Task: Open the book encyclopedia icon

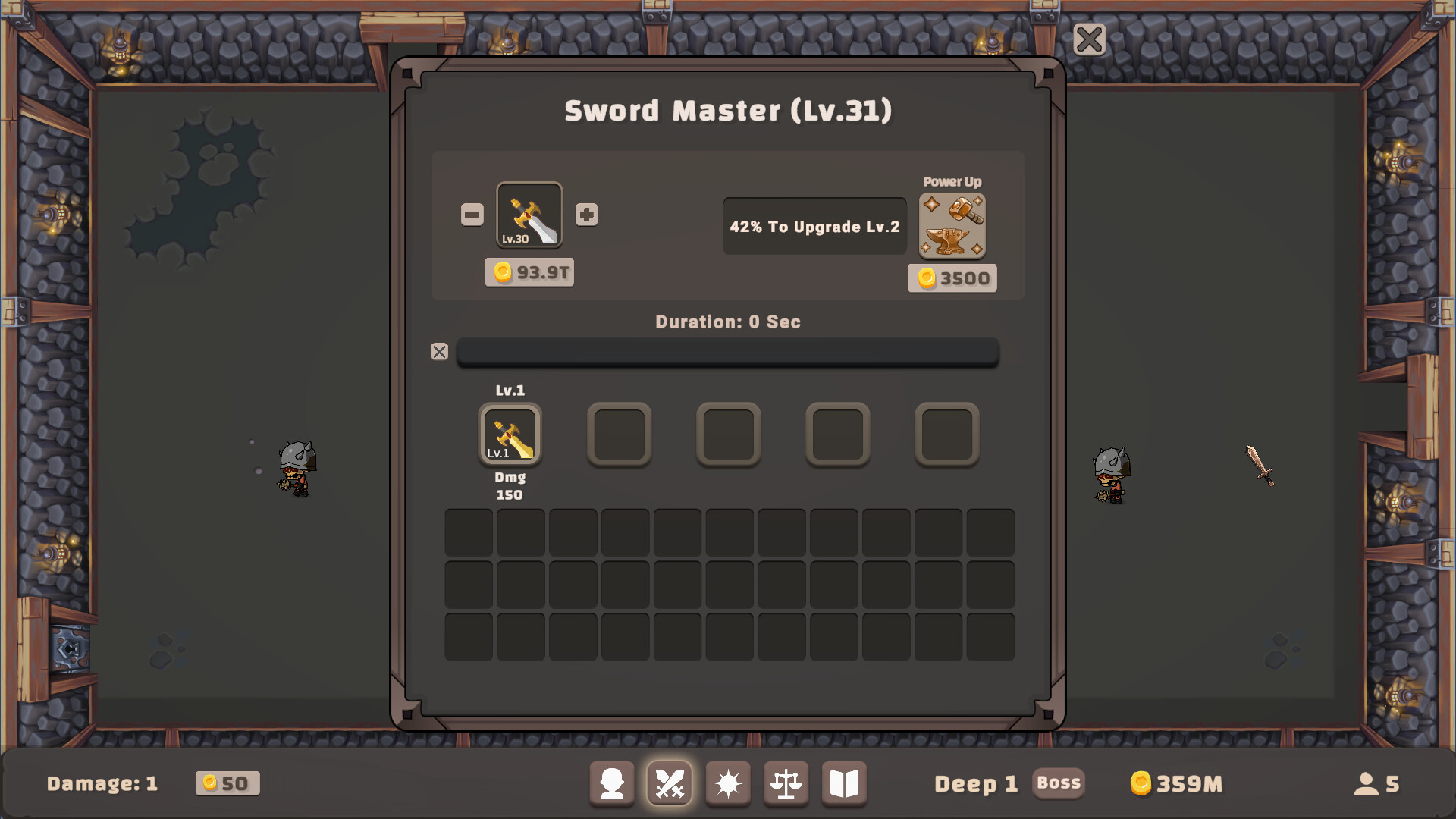Action: tap(844, 783)
